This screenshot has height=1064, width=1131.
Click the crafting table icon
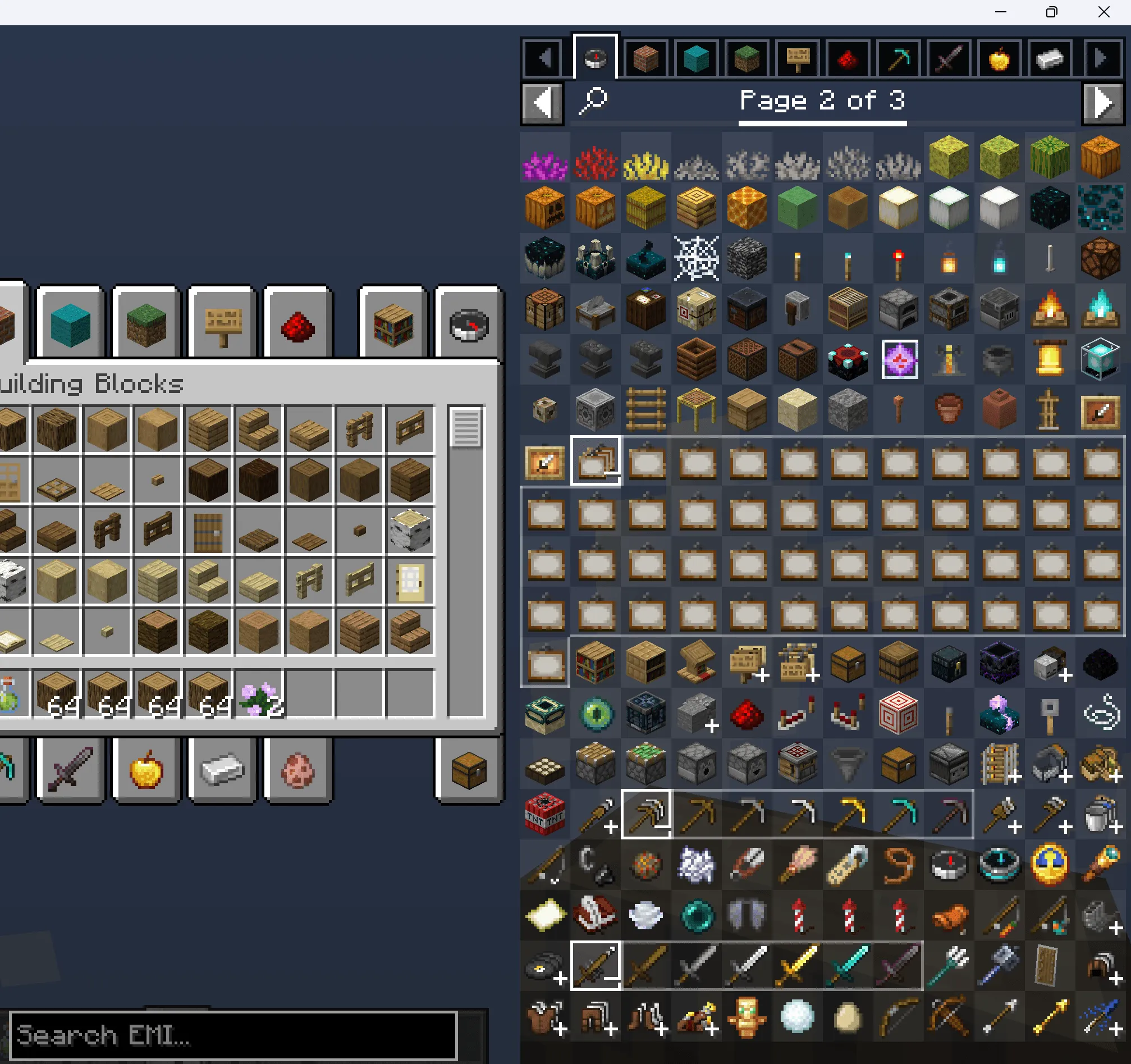pyautogui.click(x=544, y=309)
